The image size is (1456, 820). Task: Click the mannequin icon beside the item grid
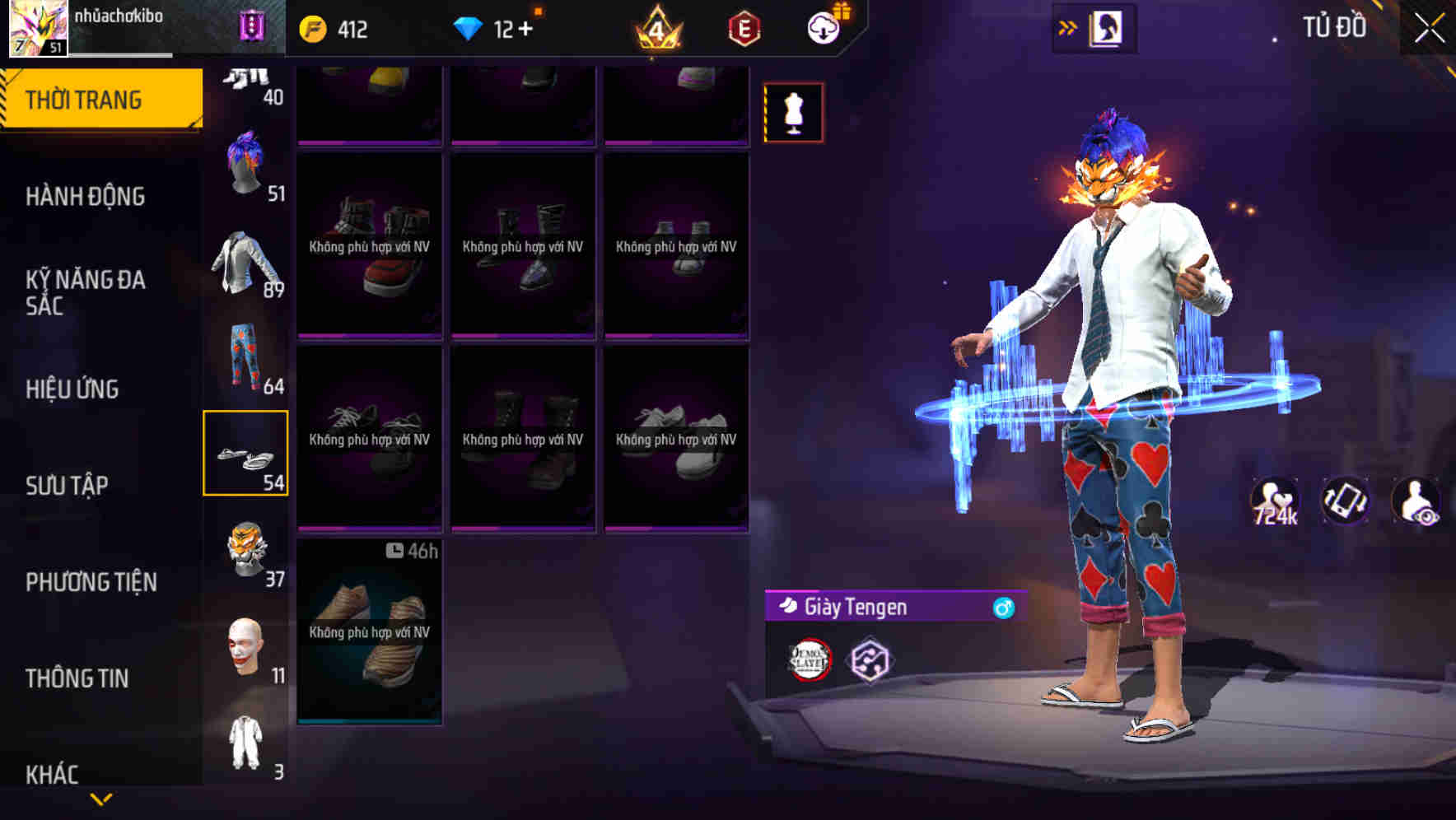pyautogui.click(x=793, y=112)
